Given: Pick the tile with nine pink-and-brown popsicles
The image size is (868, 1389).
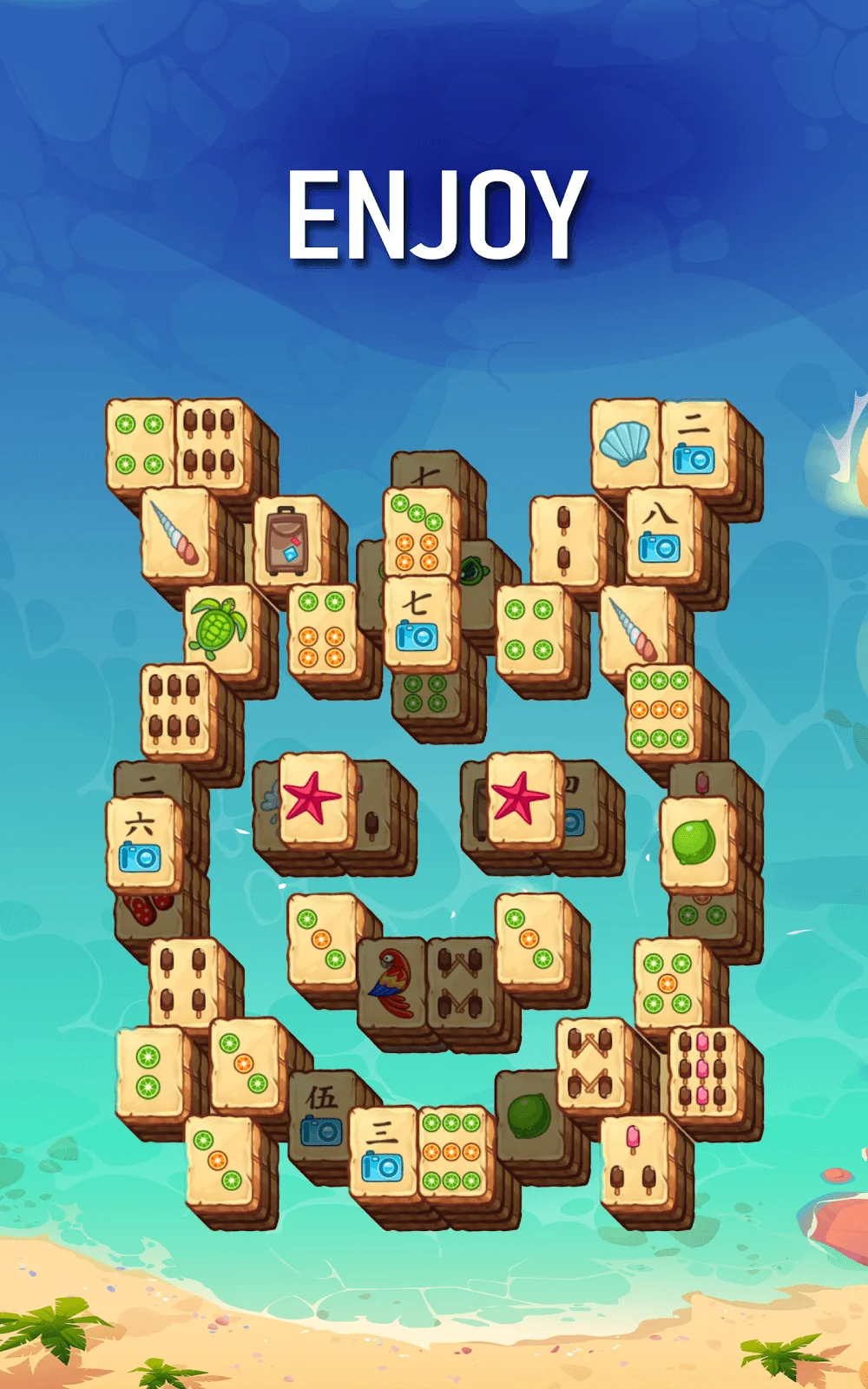Looking at the screenshot, I should click(702, 1071).
